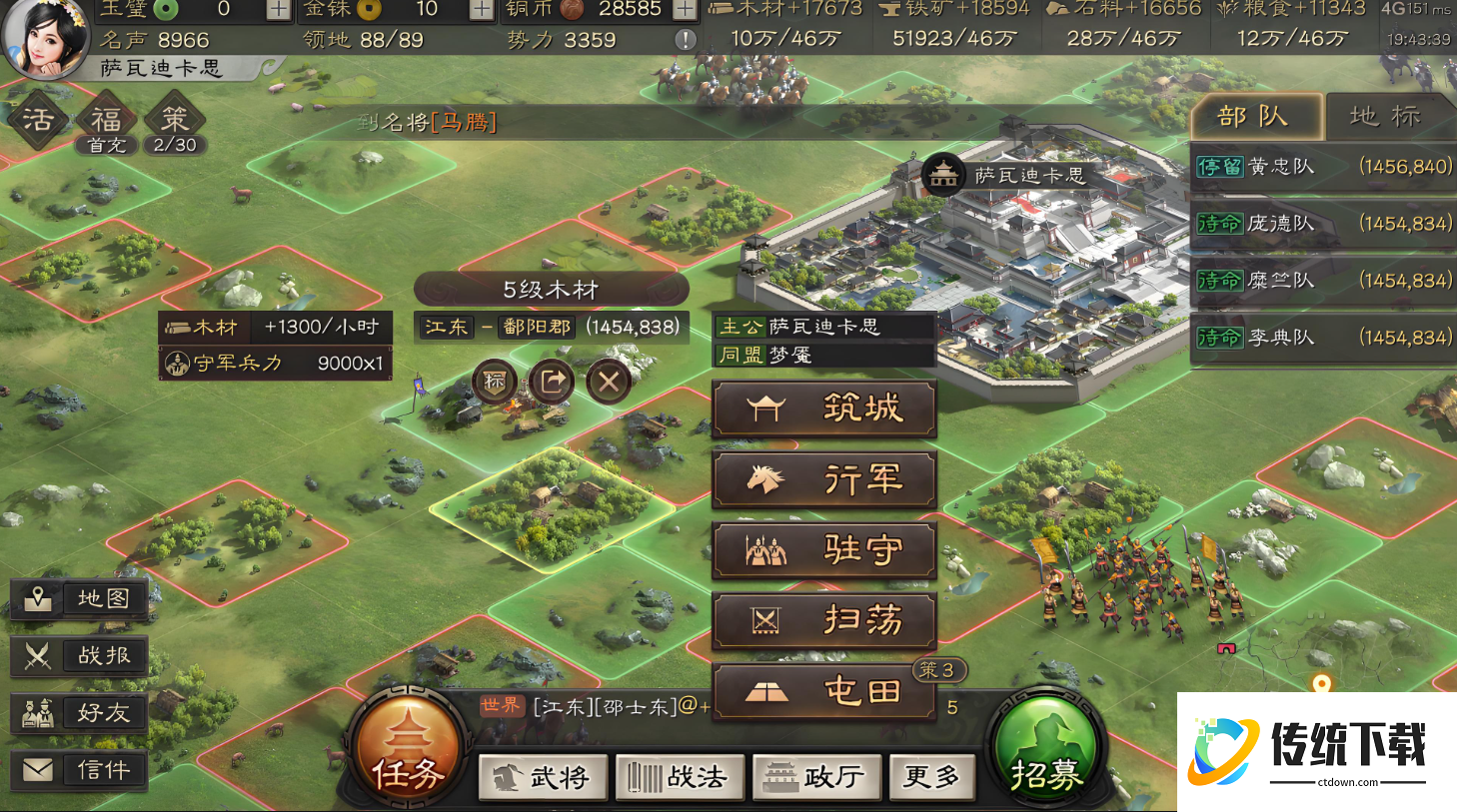Show the 更多 more options
Viewport: 1457px width, 812px height.
(931, 777)
